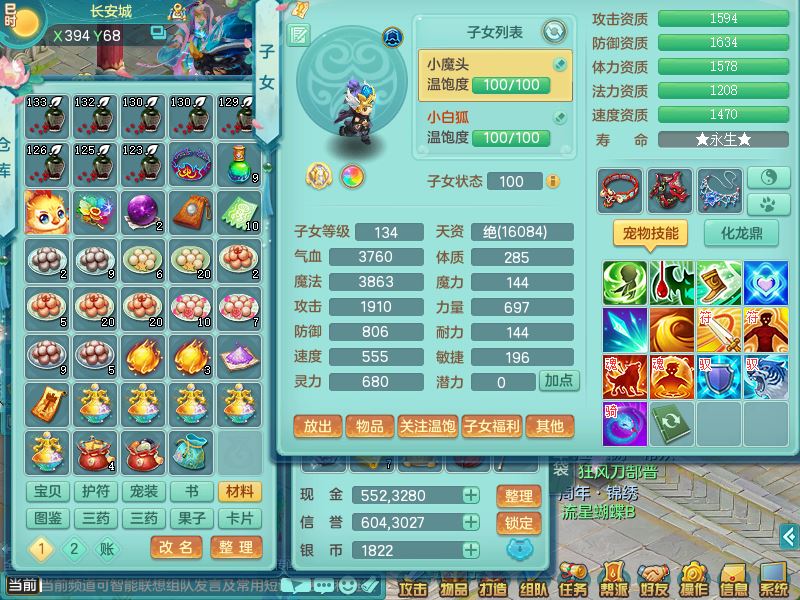Show the 宝贝 inventory category
This screenshot has height=600, width=800.
point(48,492)
